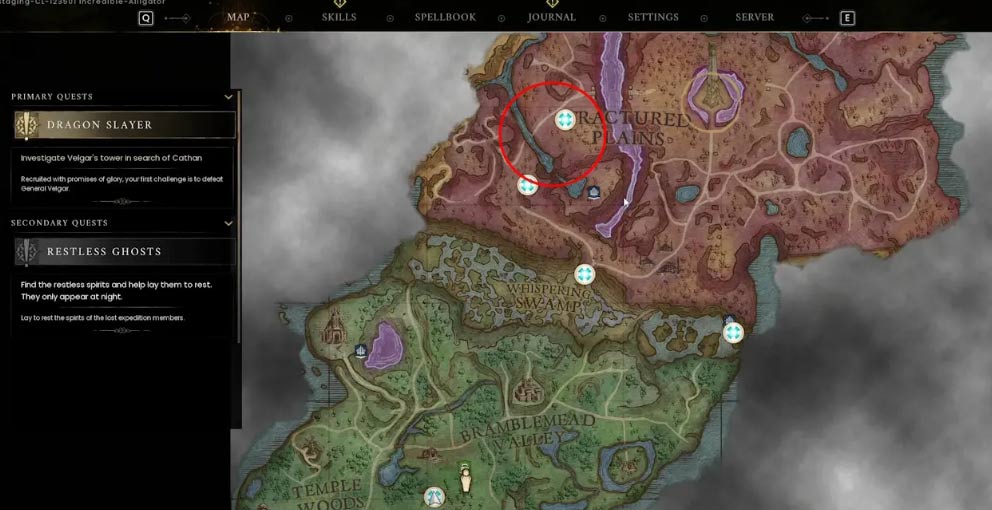Go to the Settings tab
The width and height of the screenshot is (992, 510).
point(653,17)
